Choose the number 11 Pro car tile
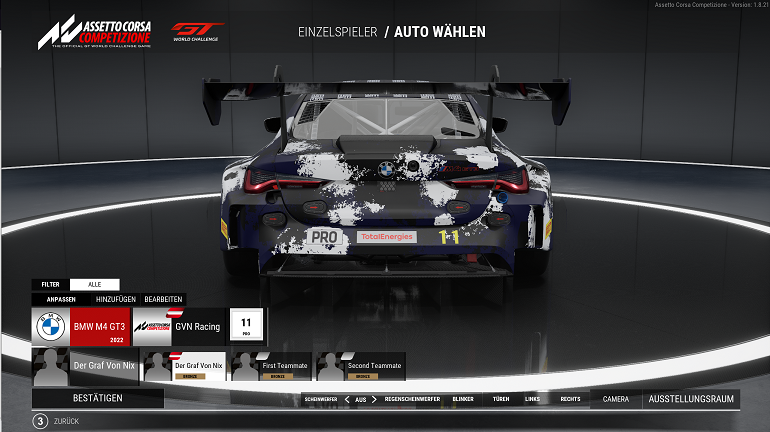This screenshot has height=432, width=770. (246, 326)
